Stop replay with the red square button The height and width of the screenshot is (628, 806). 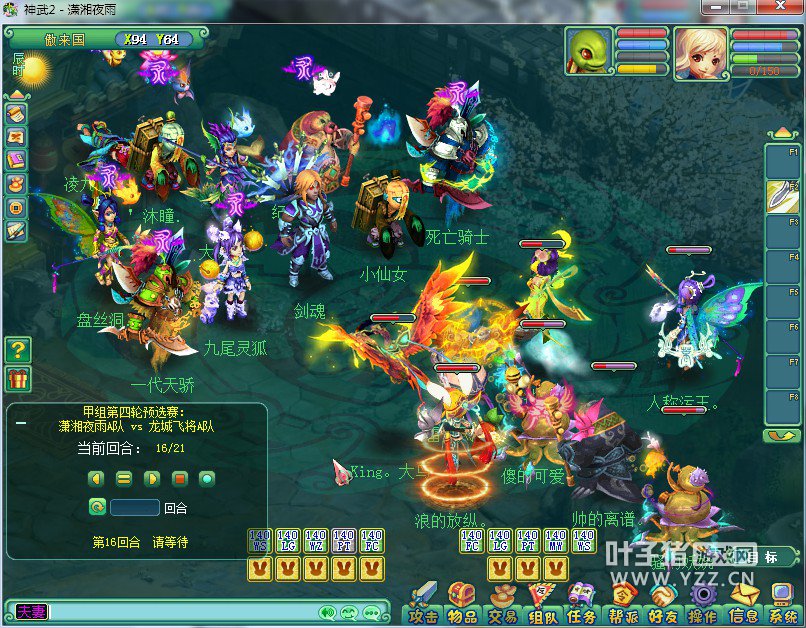(180, 479)
